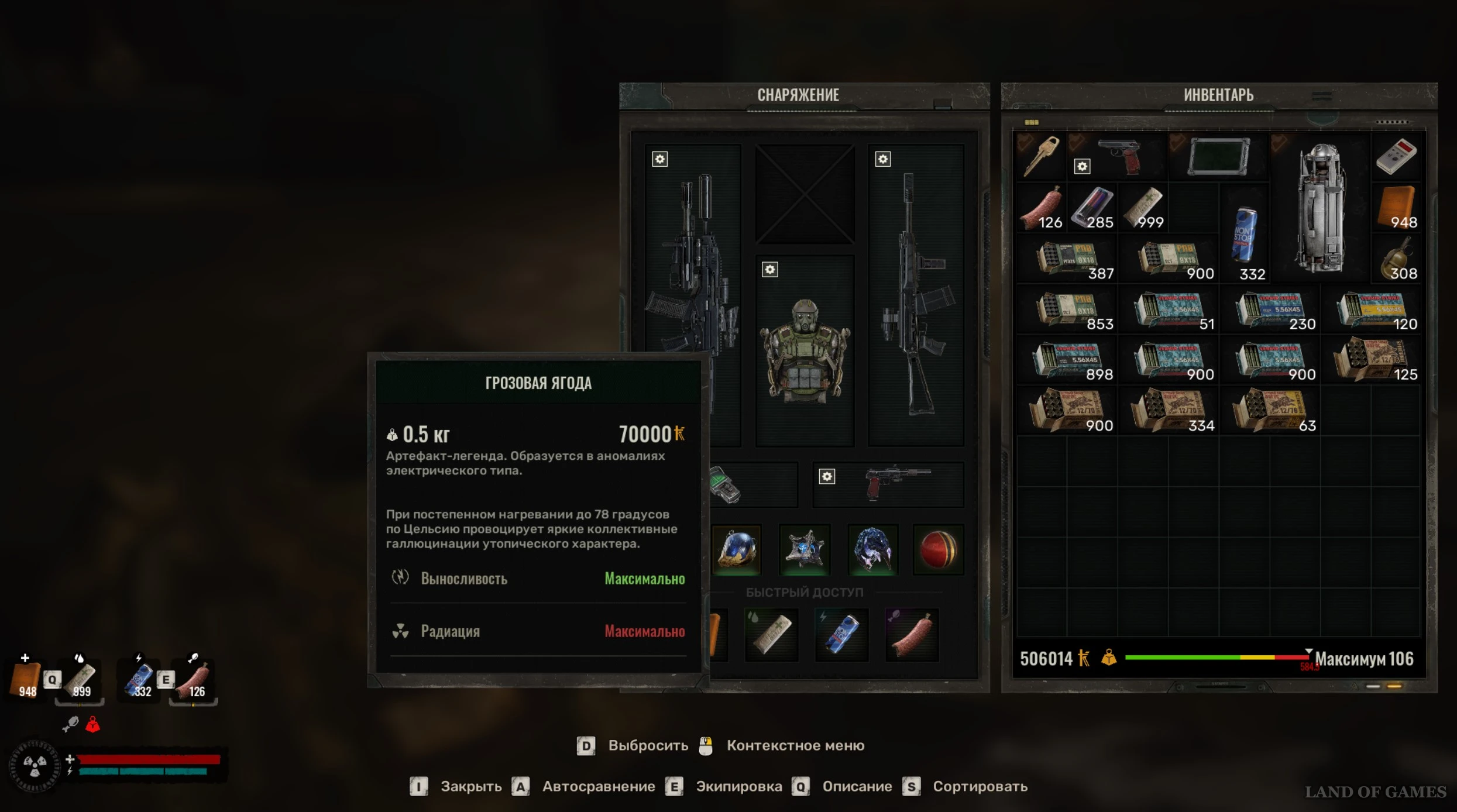Select the shotgun shell stack of 63
The image size is (1457, 812).
pyautogui.click(x=1270, y=411)
